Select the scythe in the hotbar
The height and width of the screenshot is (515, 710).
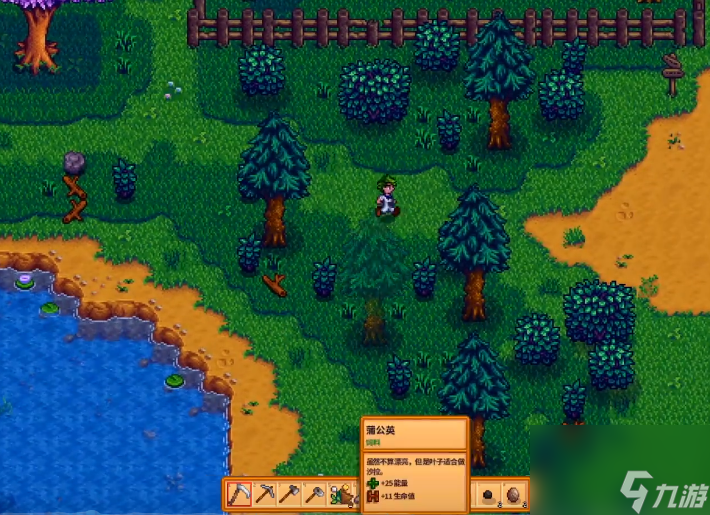[x=240, y=494]
